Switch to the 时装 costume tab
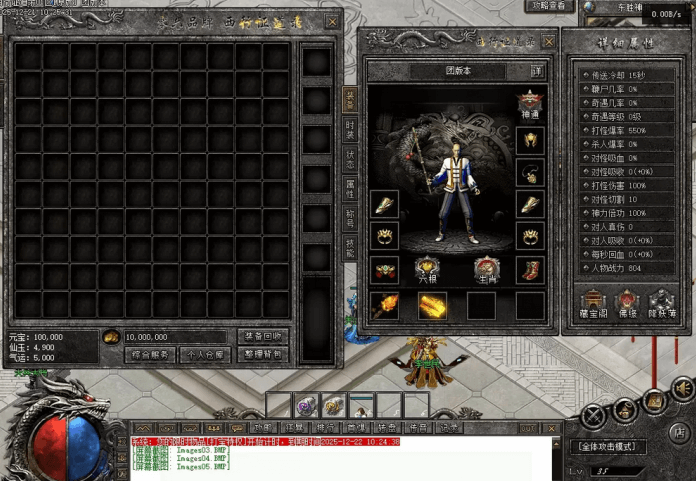 coord(349,127)
